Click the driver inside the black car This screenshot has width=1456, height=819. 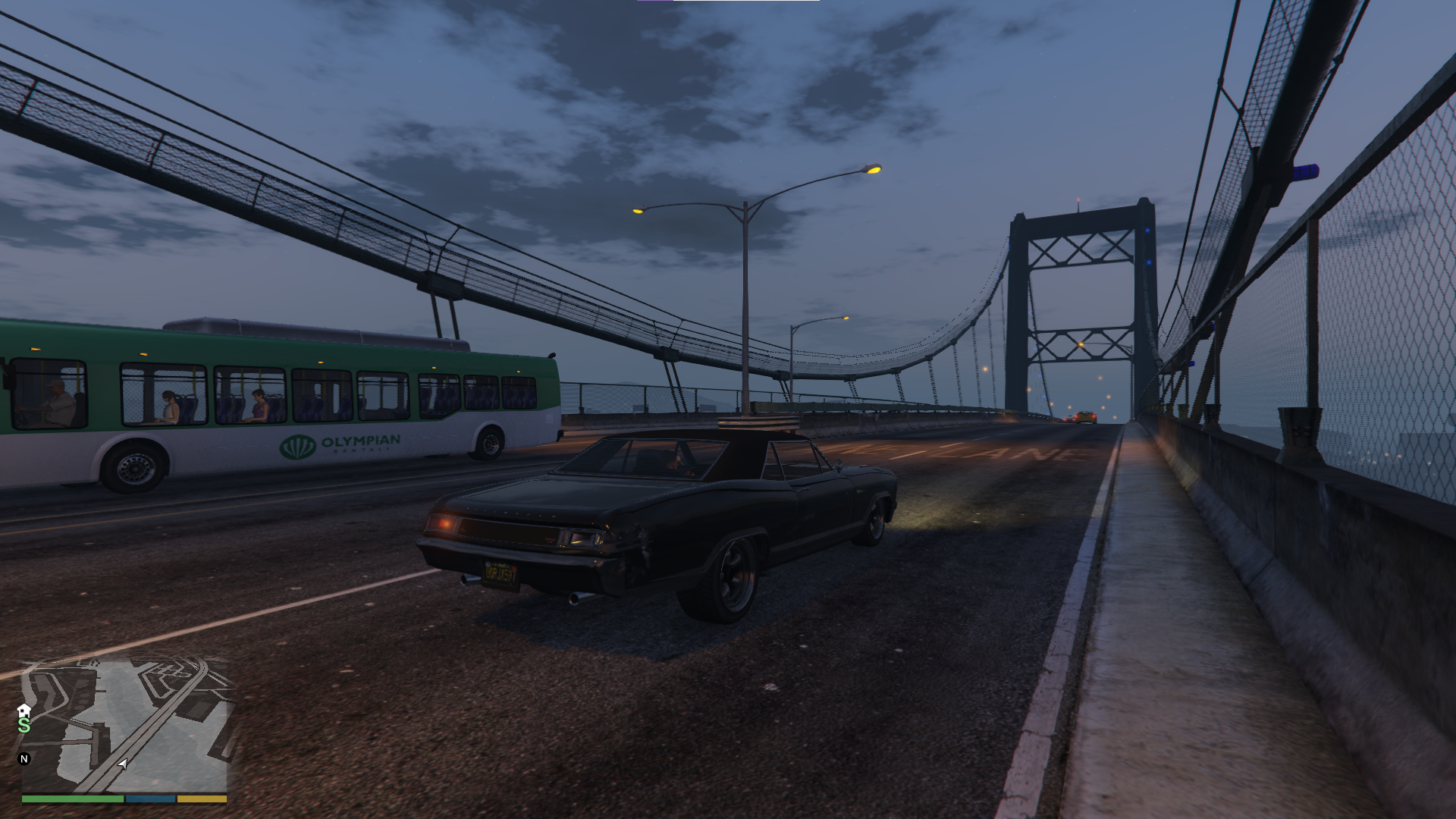coord(675,460)
